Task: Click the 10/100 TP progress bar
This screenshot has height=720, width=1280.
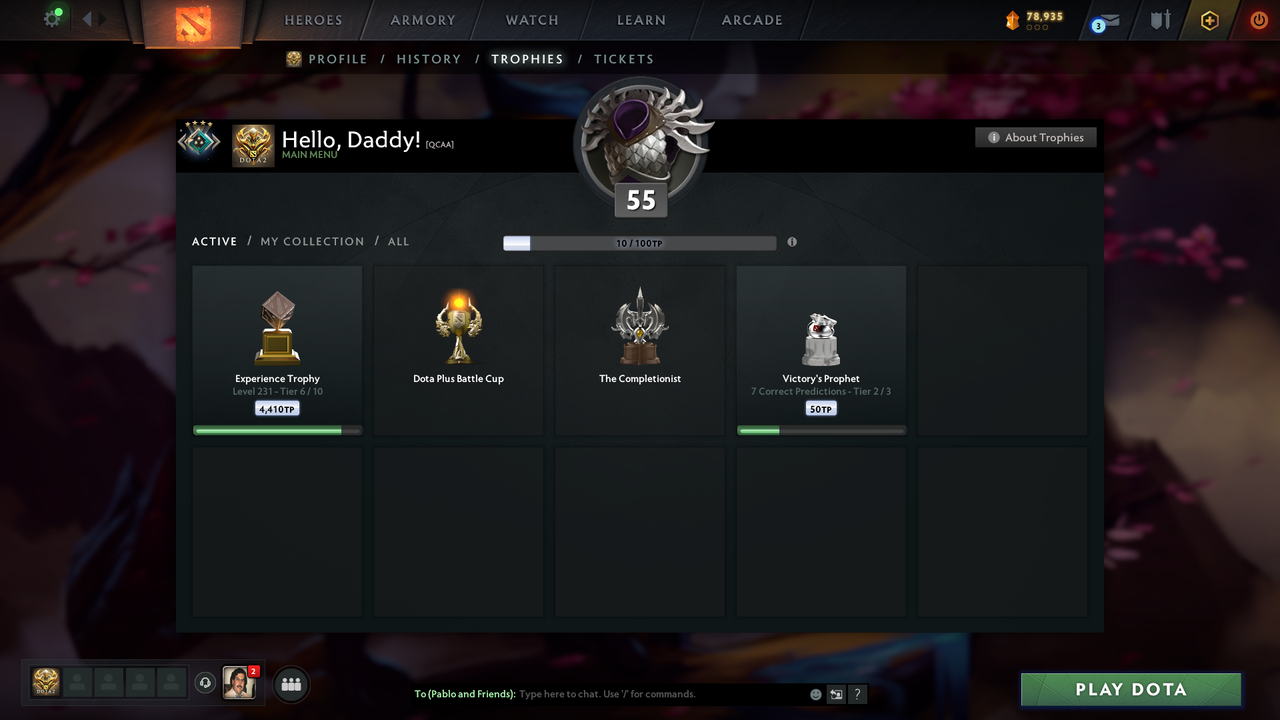Action: tap(638, 242)
